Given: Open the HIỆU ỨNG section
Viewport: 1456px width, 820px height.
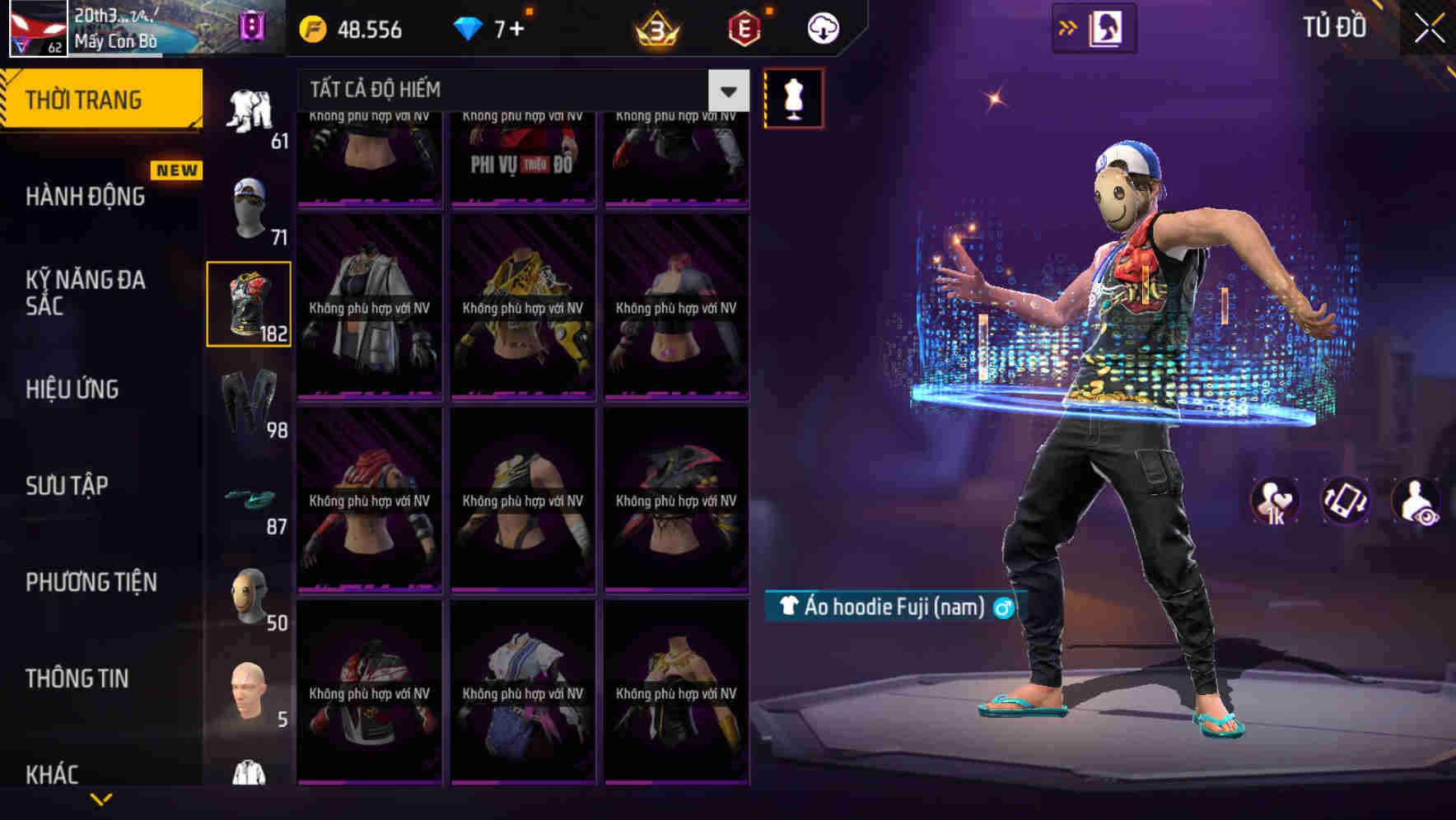Looking at the screenshot, I should 72,389.
